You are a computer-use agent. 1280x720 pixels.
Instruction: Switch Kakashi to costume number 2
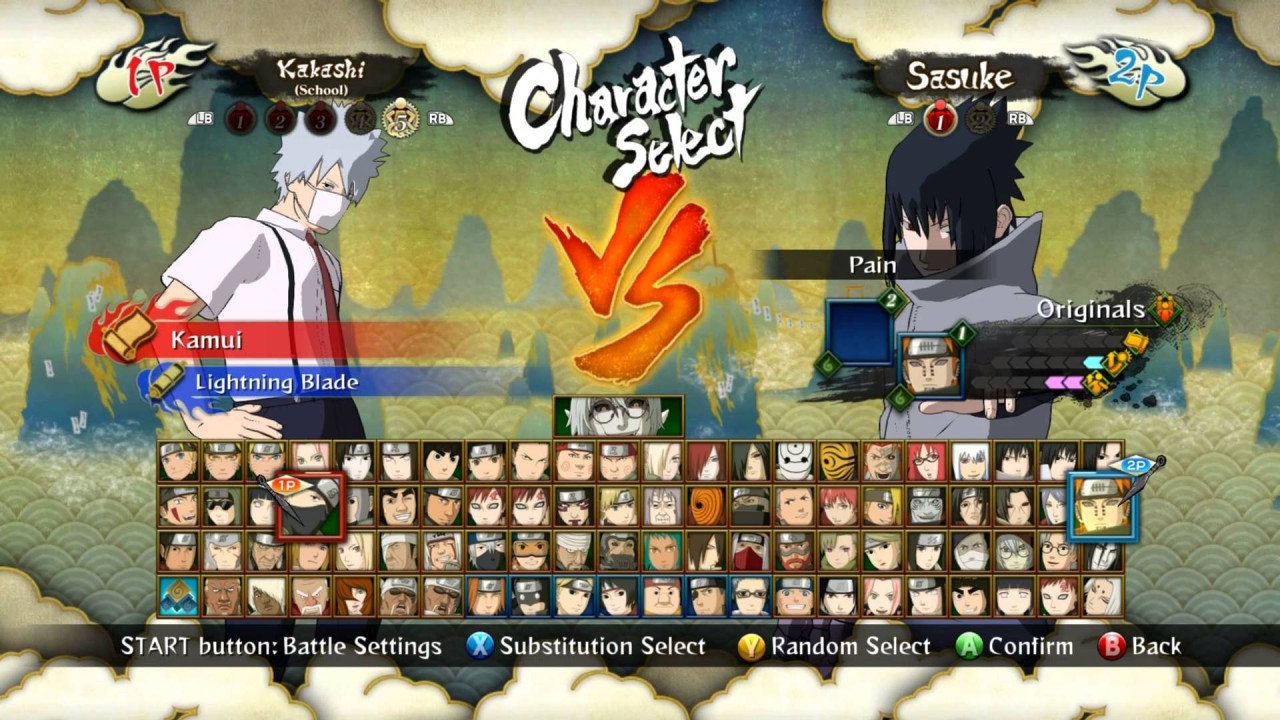click(280, 119)
